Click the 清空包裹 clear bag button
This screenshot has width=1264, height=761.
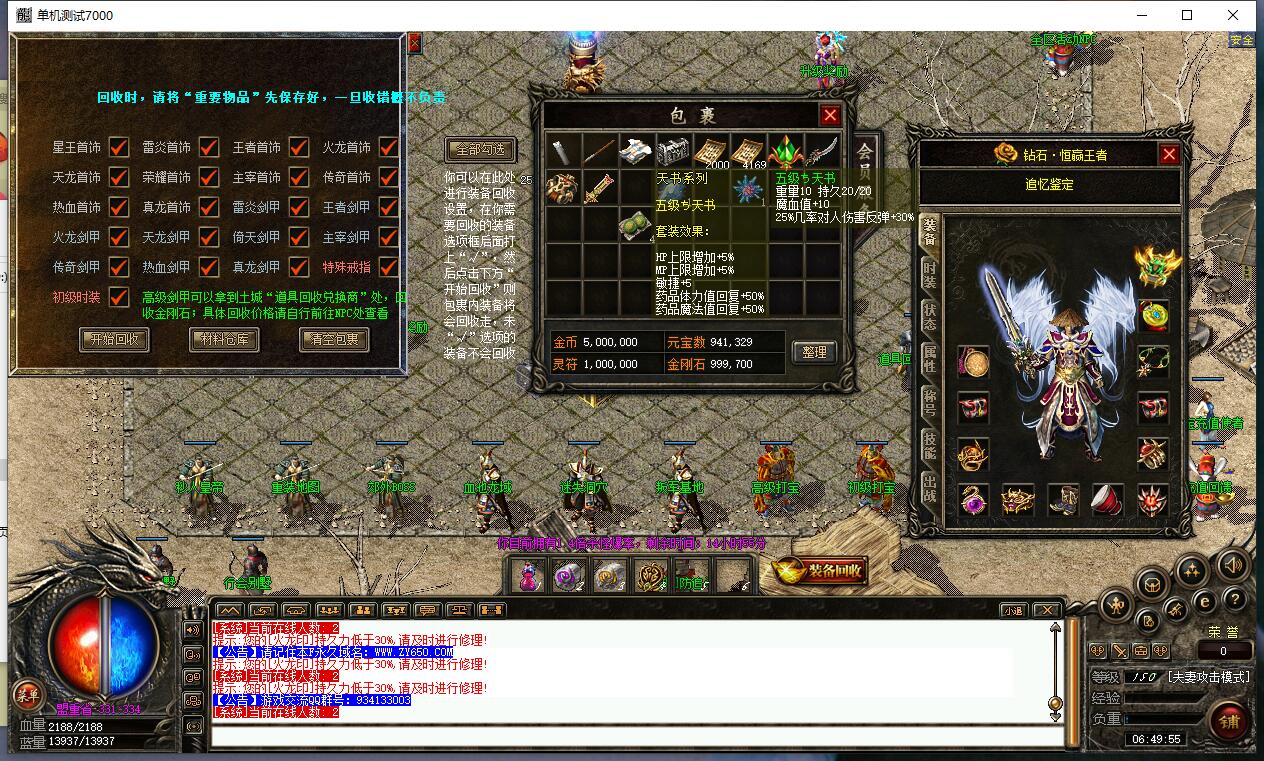(x=334, y=340)
